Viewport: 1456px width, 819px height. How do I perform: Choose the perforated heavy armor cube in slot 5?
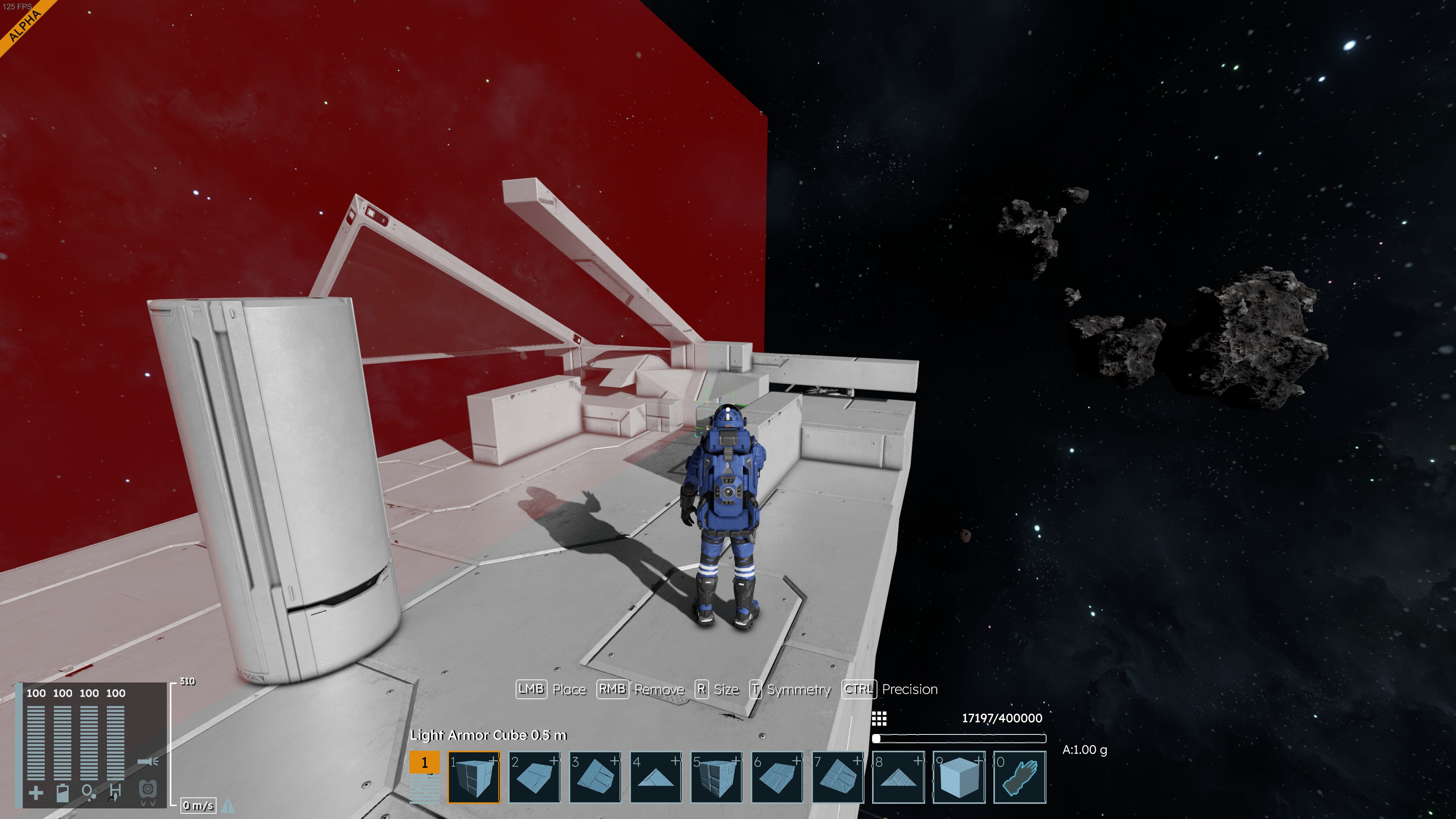pos(716,777)
